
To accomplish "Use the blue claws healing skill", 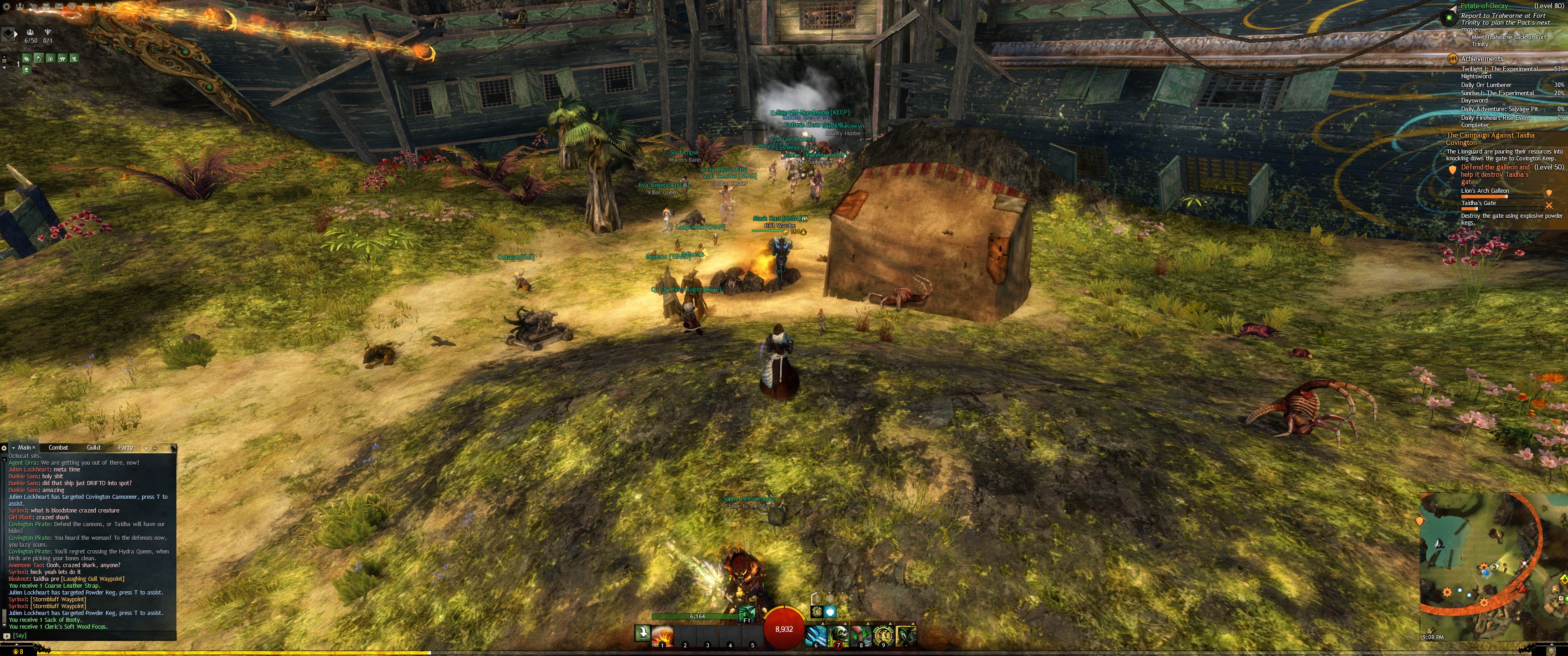I will [x=816, y=636].
